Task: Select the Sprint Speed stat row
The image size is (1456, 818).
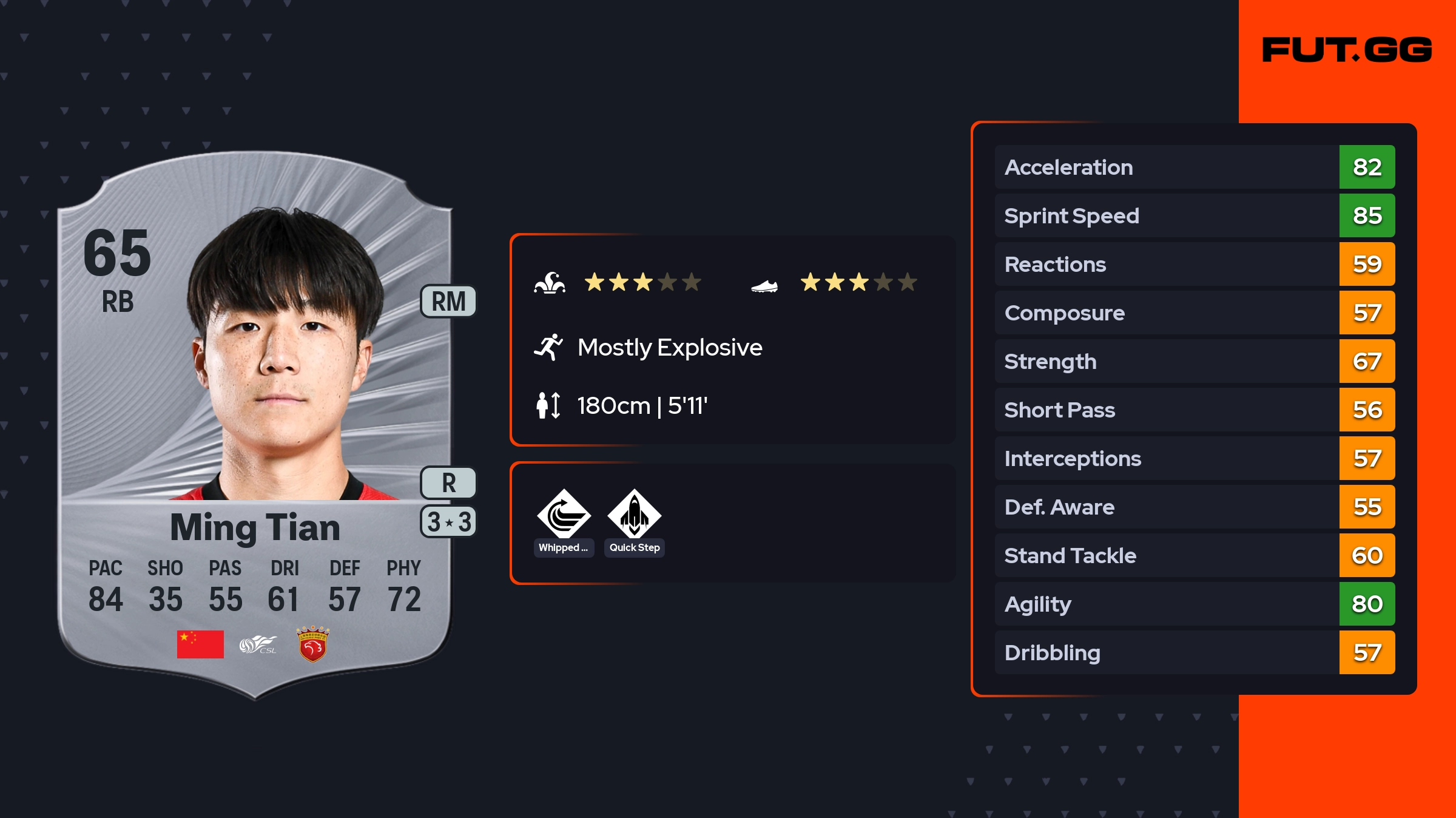Action: 1194,215
